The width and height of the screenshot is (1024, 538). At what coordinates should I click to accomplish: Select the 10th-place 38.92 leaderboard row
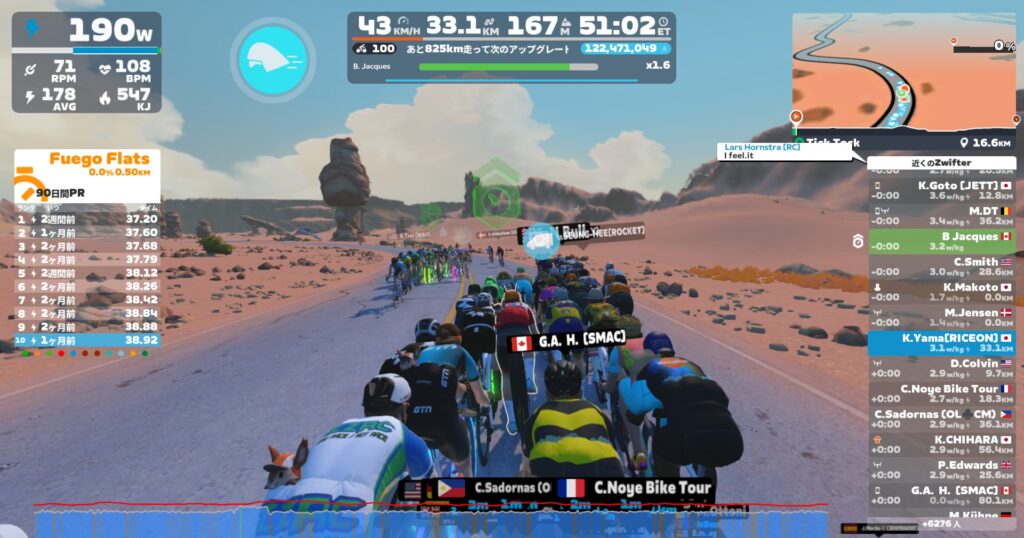87,340
